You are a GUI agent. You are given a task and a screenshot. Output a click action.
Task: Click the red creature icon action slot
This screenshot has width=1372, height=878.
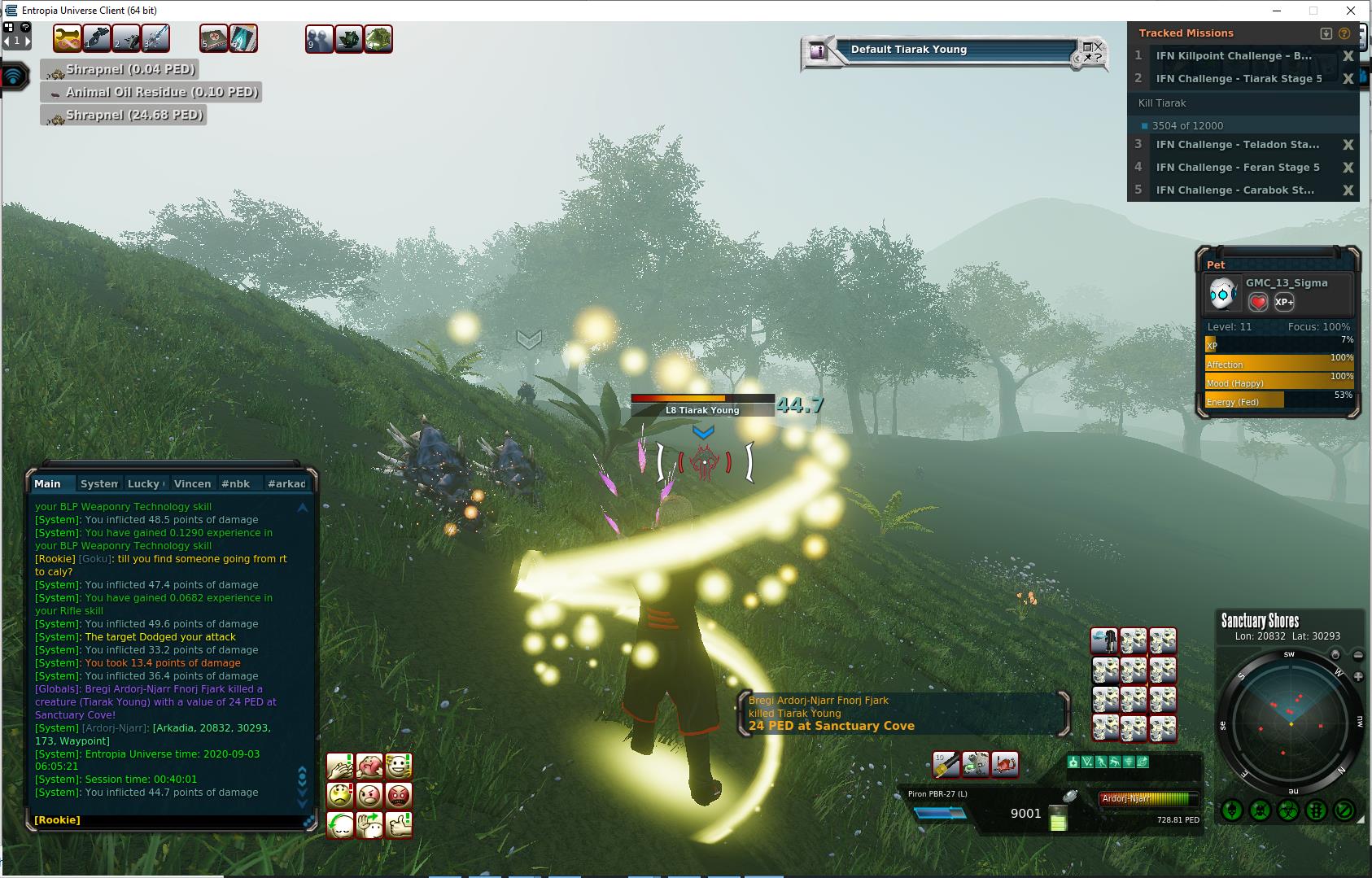pyautogui.click(x=1005, y=764)
